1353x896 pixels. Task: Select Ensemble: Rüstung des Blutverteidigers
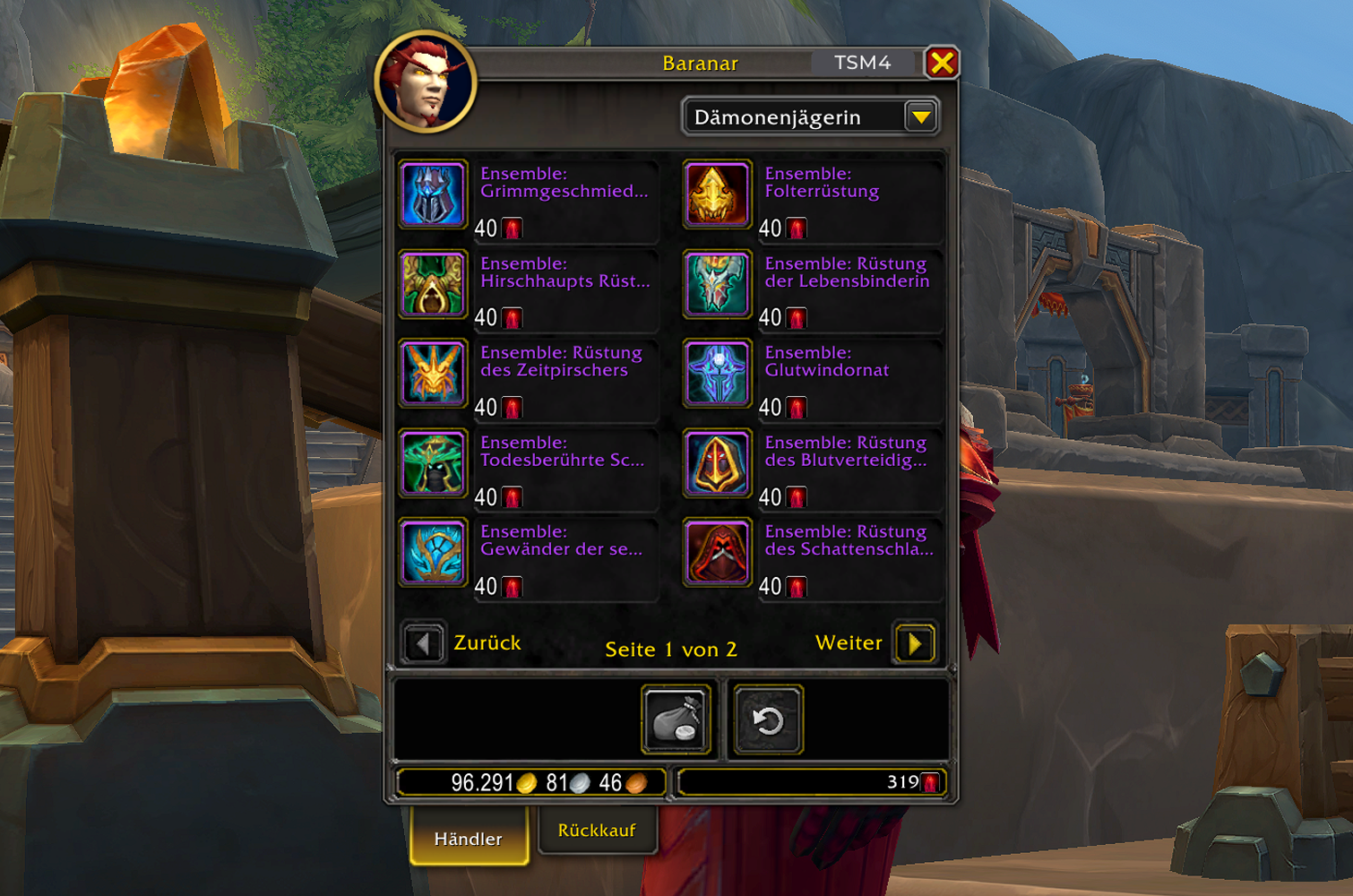click(717, 463)
